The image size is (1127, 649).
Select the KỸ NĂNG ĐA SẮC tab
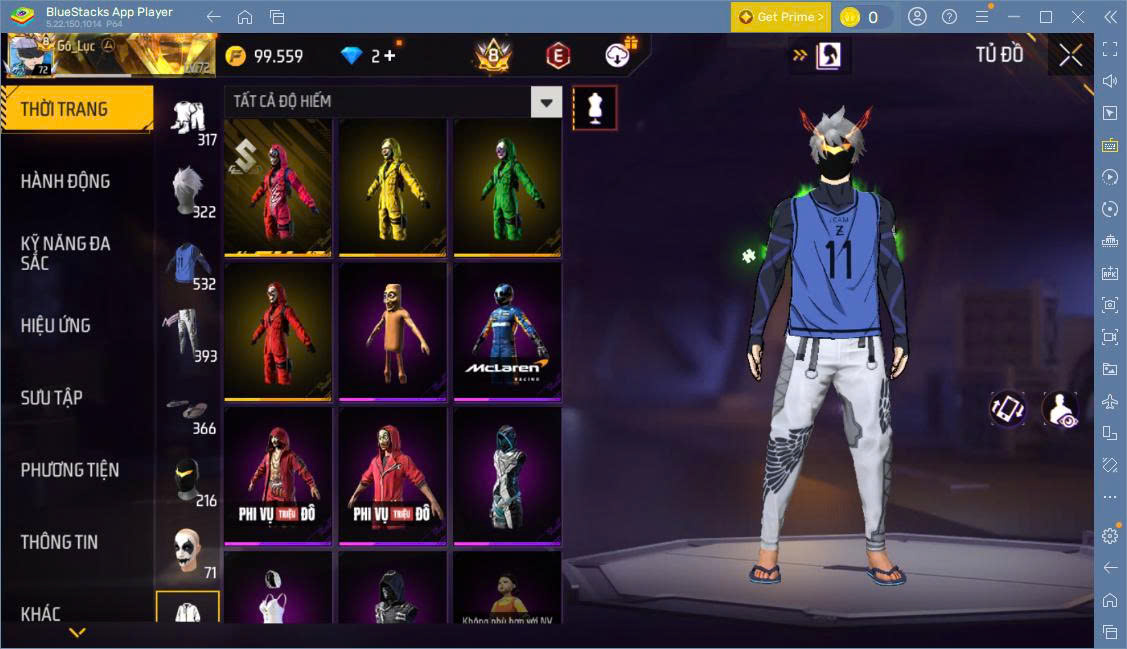66,253
